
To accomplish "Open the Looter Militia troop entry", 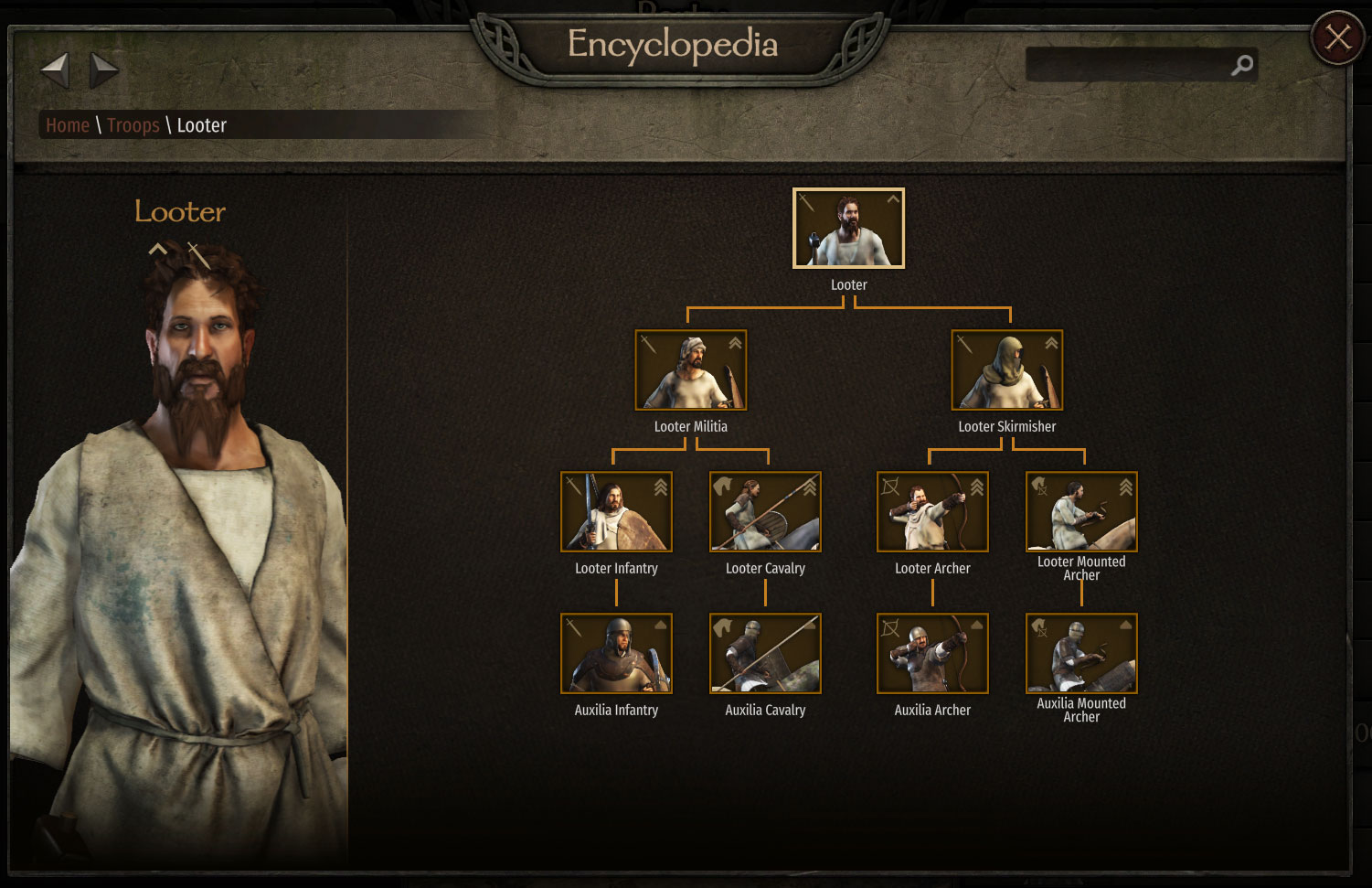I will coord(690,370).
